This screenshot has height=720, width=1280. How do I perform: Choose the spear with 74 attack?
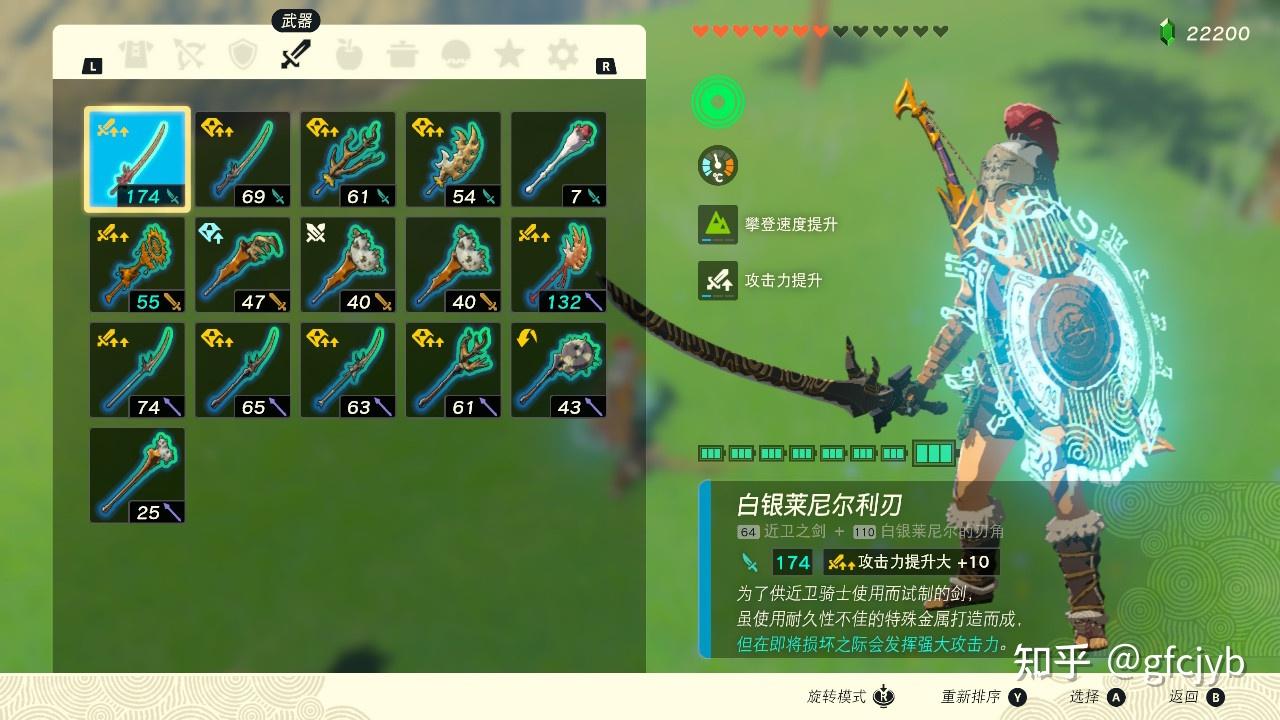point(138,370)
